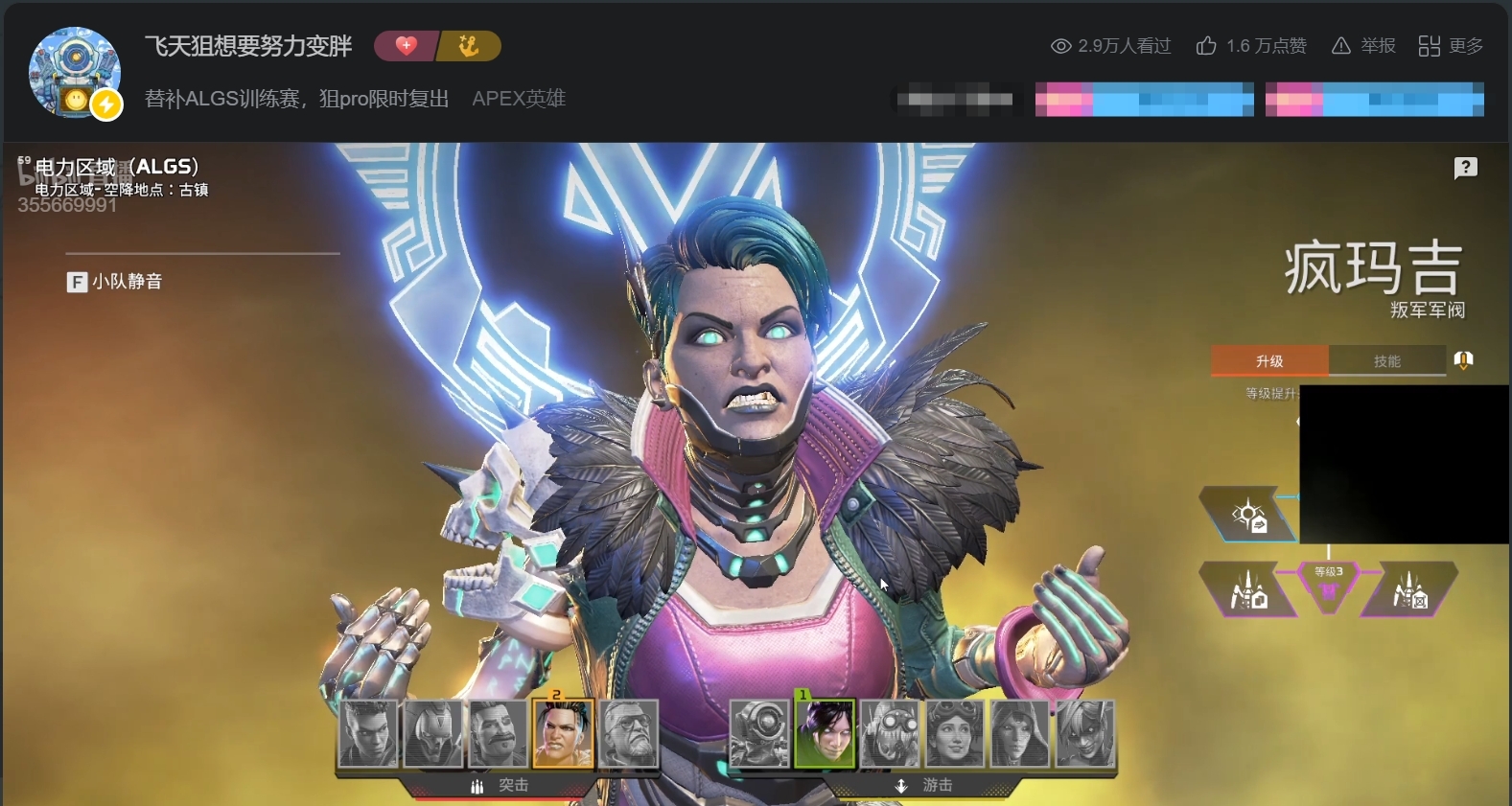The height and width of the screenshot is (806, 1512).
Task: Switch to the 技能 abilities tab
Action: click(x=1388, y=360)
